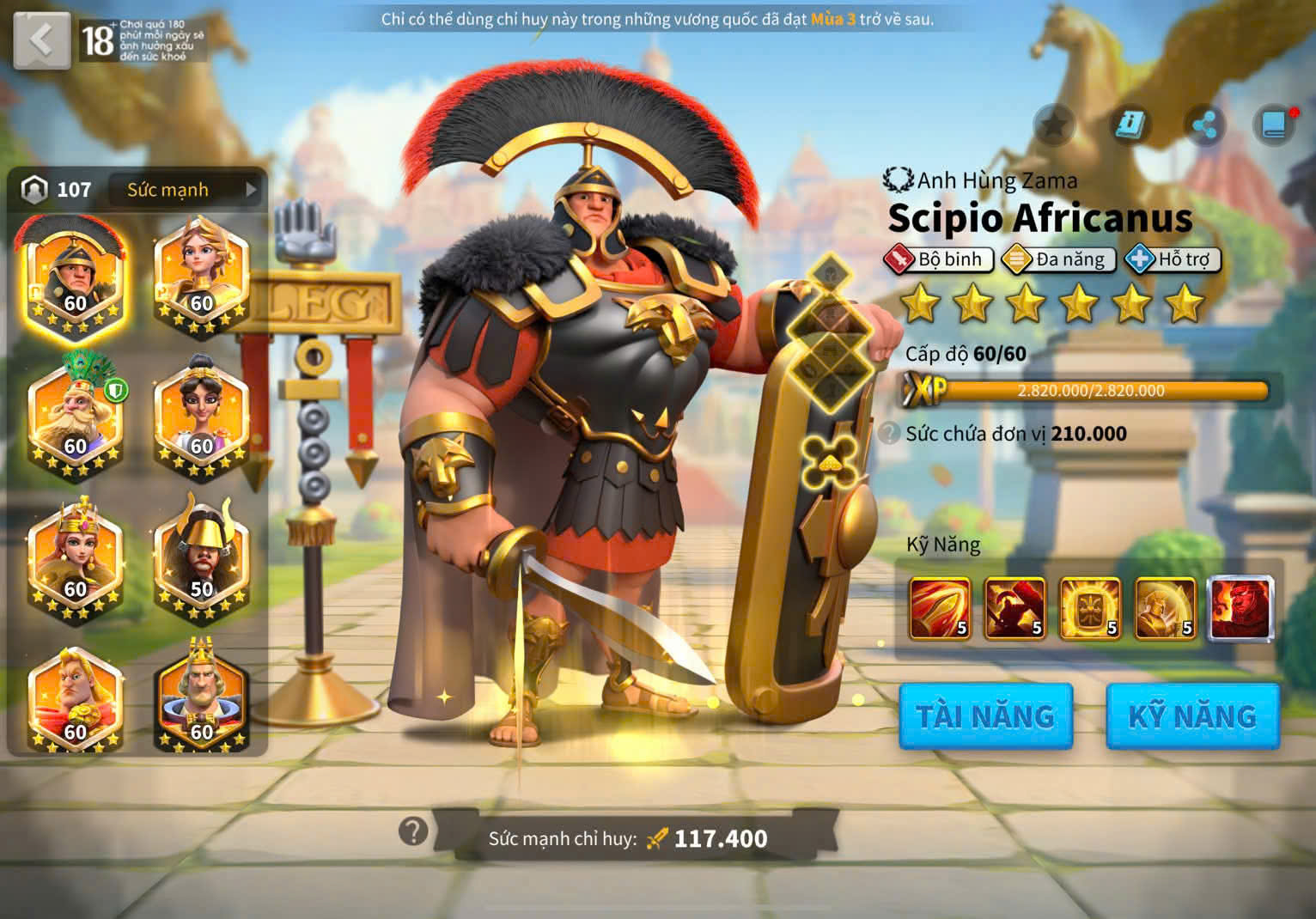Open the TÀI NĂNG talents screen

[985, 716]
